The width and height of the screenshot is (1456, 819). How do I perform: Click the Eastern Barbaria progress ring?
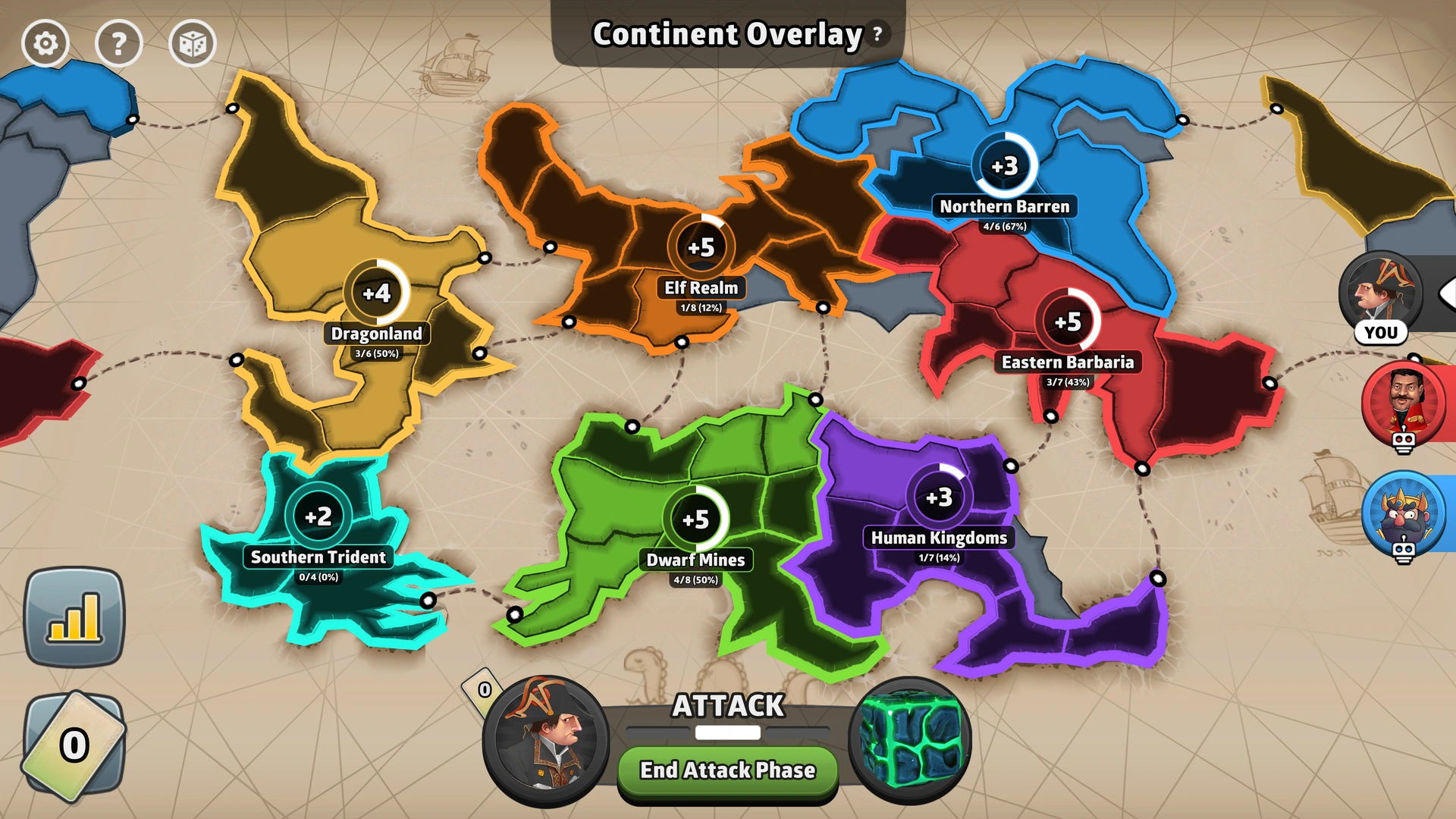1067,322
